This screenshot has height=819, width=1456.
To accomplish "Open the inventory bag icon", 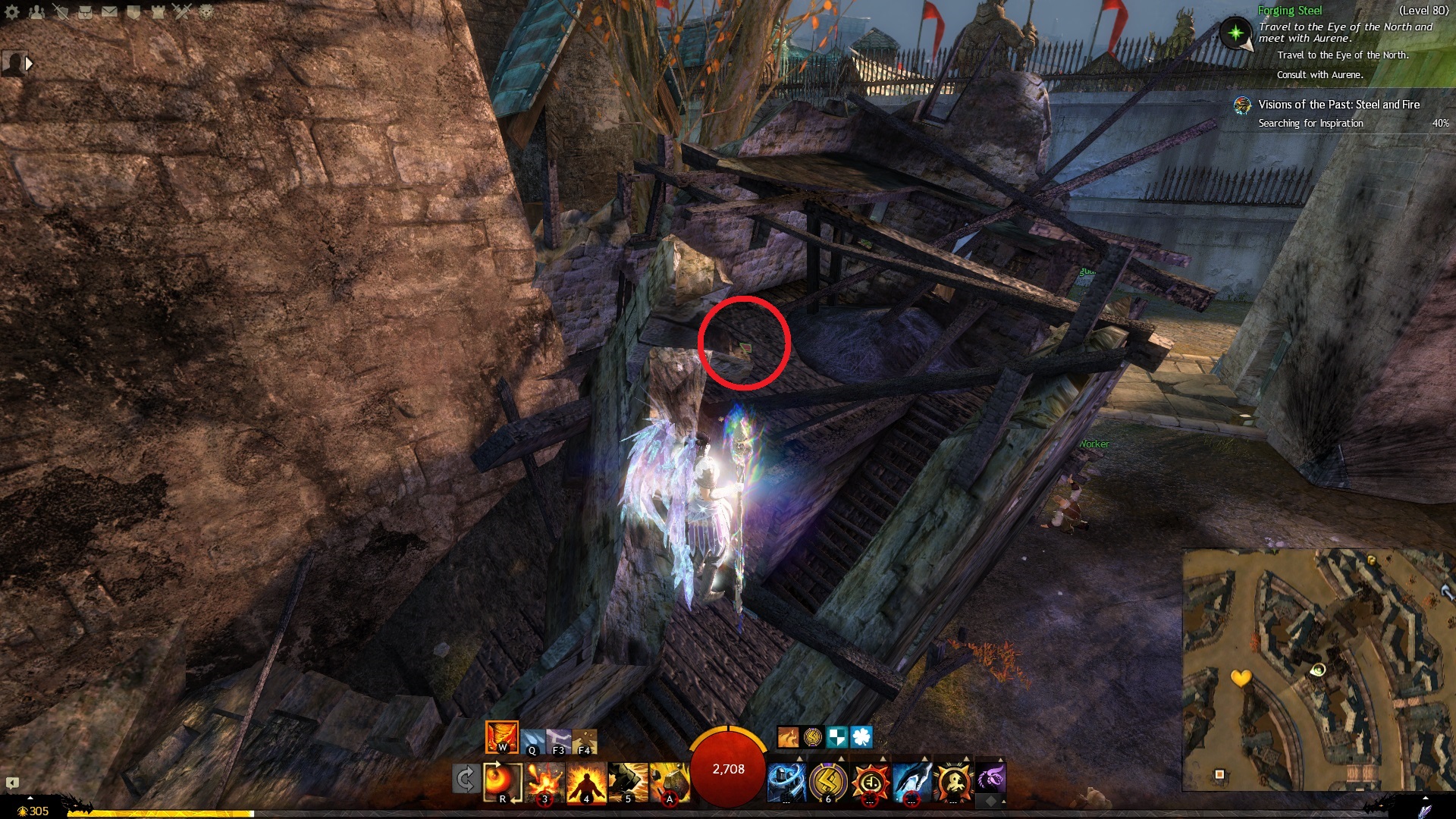I will click(85, 12).
